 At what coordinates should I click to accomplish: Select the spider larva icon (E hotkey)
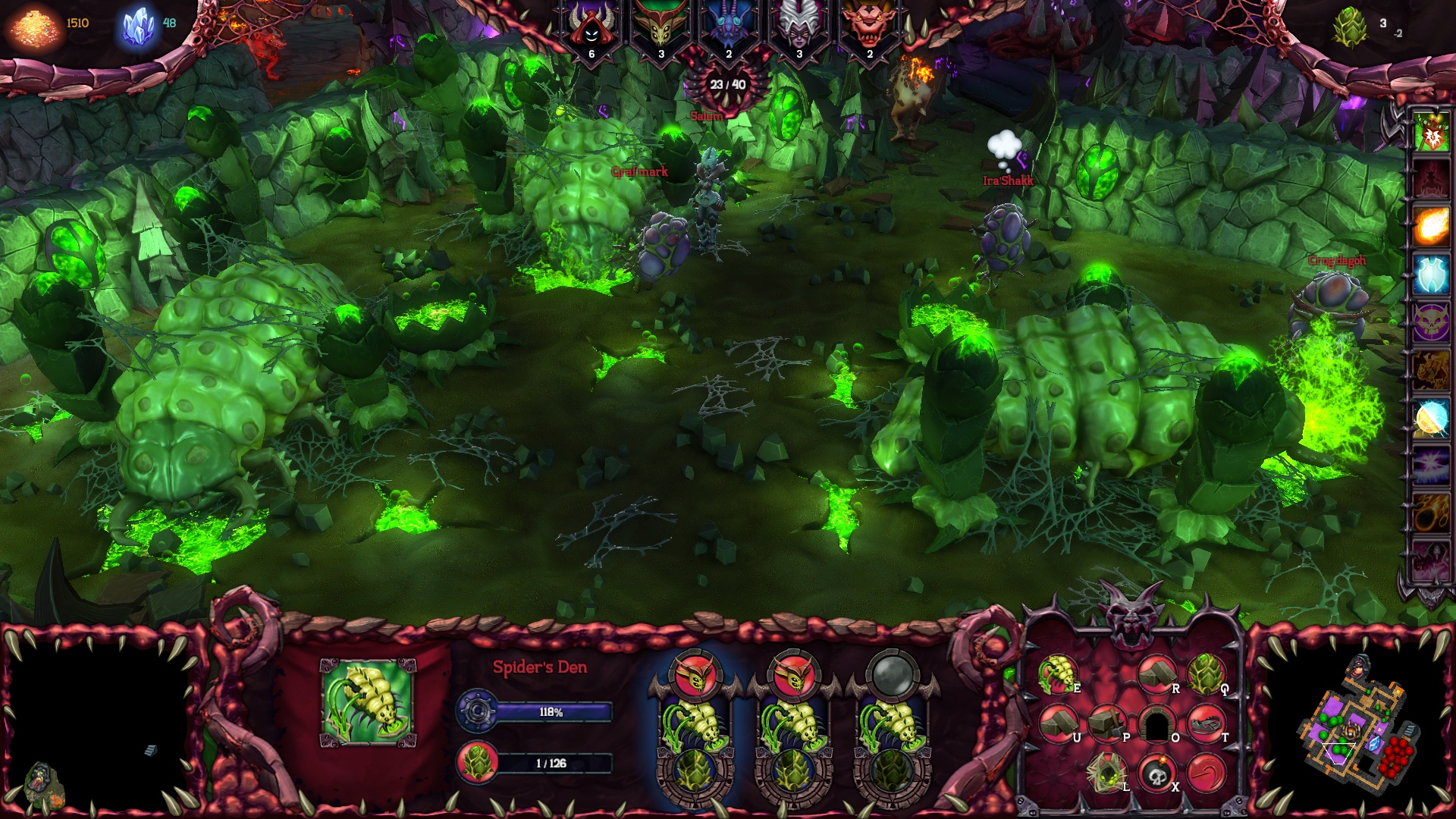[1059, 676]
